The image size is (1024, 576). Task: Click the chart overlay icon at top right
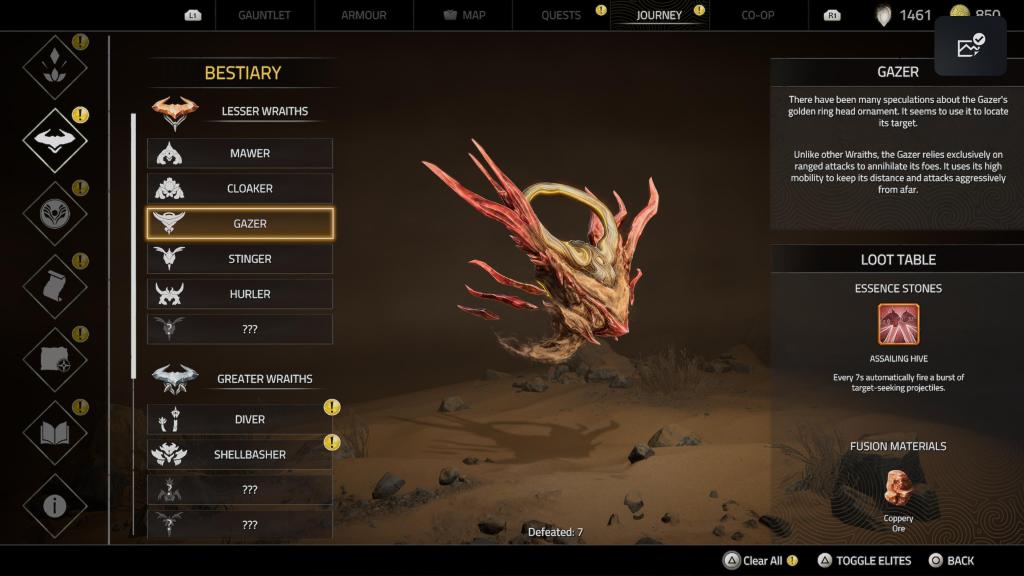(x=970, y=46)
